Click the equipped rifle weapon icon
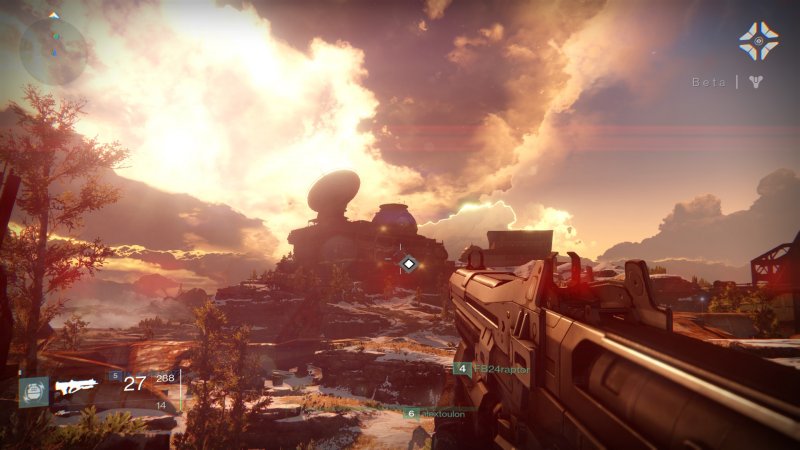The image size is (800, 450). point(76,386)
